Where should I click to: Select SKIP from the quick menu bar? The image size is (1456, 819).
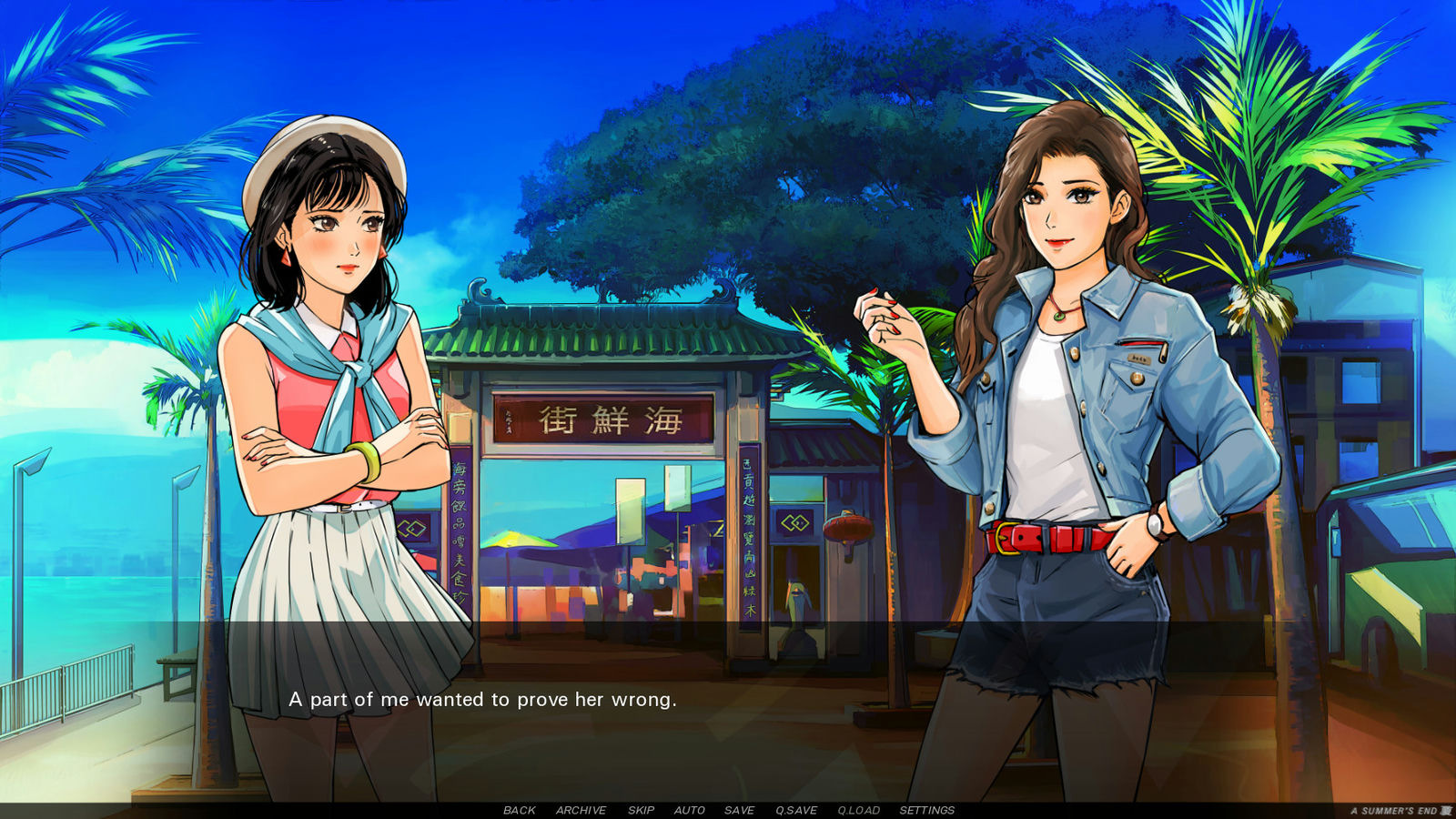click(642, 810)
